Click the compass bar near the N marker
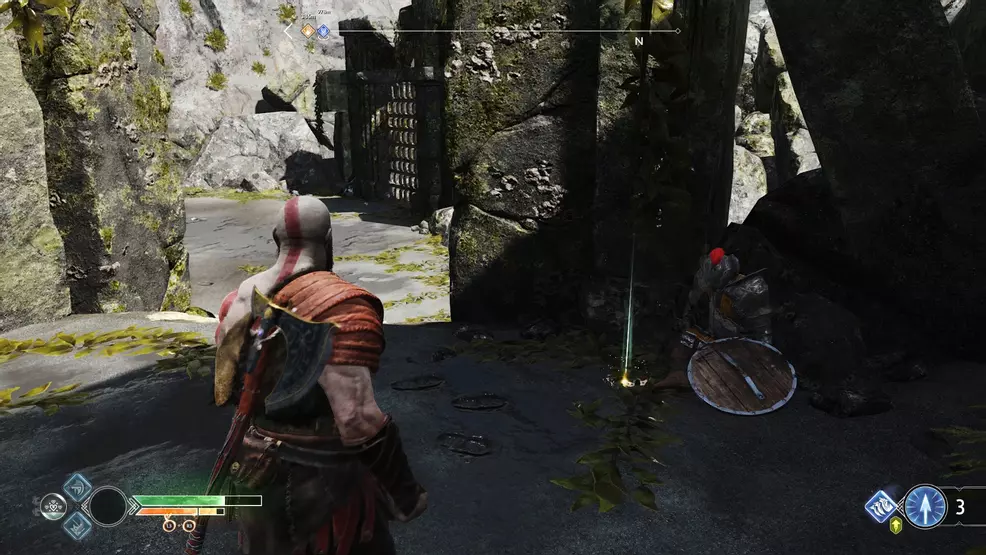Image resolution: width=986 pixels, height=555 pixels. 638,32
